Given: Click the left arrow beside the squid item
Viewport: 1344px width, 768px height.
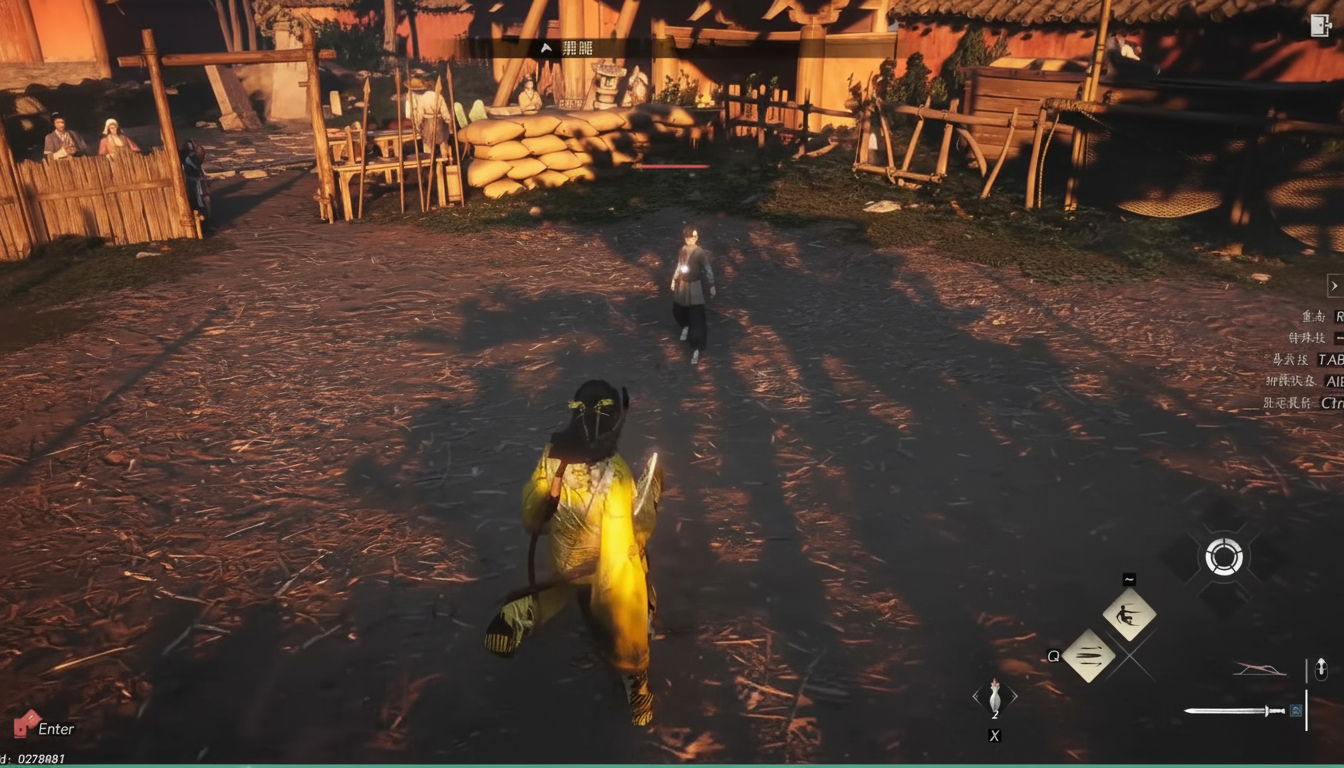Looking at the screenshot, I should (x=975, y=696).
